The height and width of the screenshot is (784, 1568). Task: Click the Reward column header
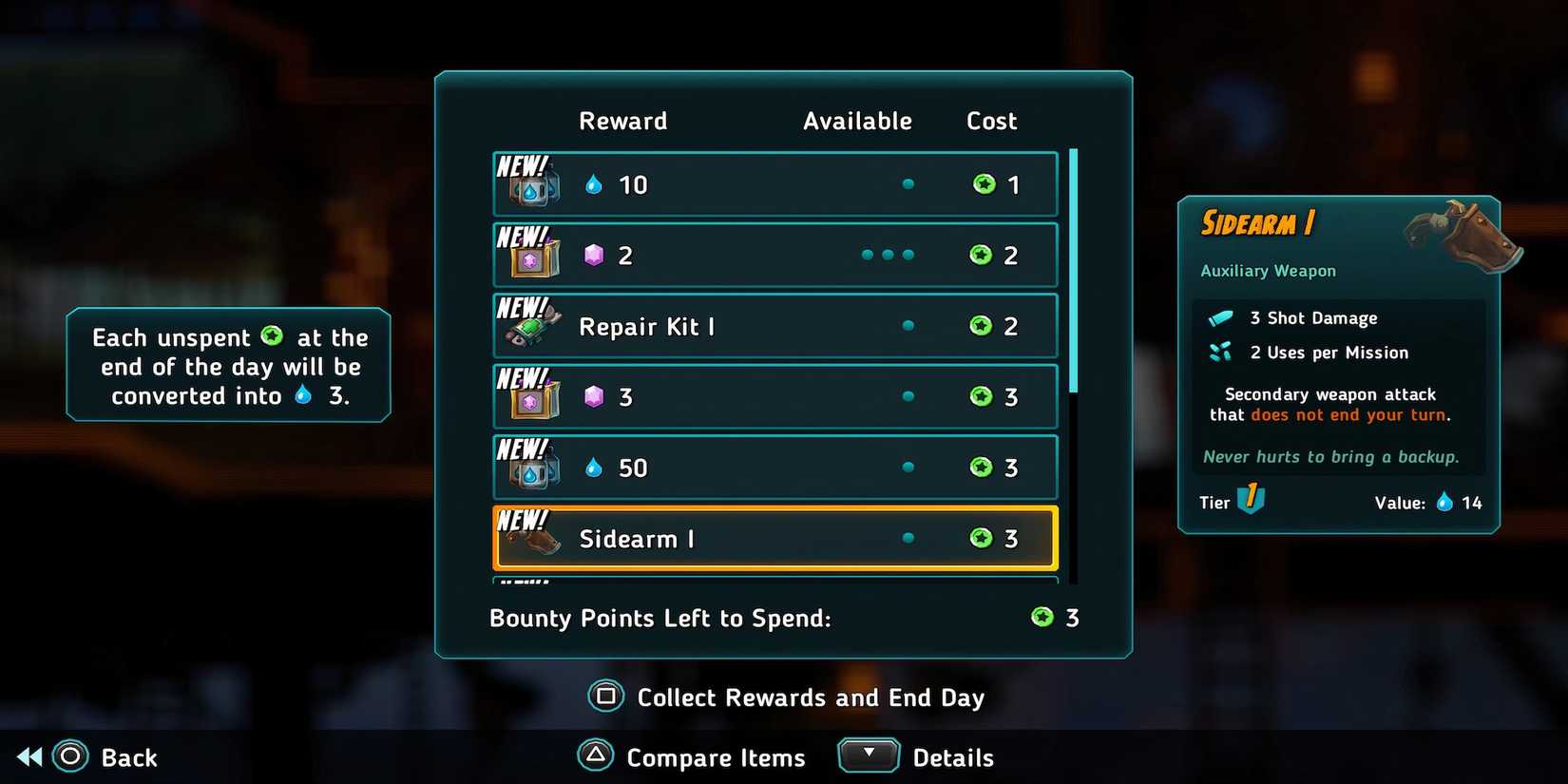[623, 121]
